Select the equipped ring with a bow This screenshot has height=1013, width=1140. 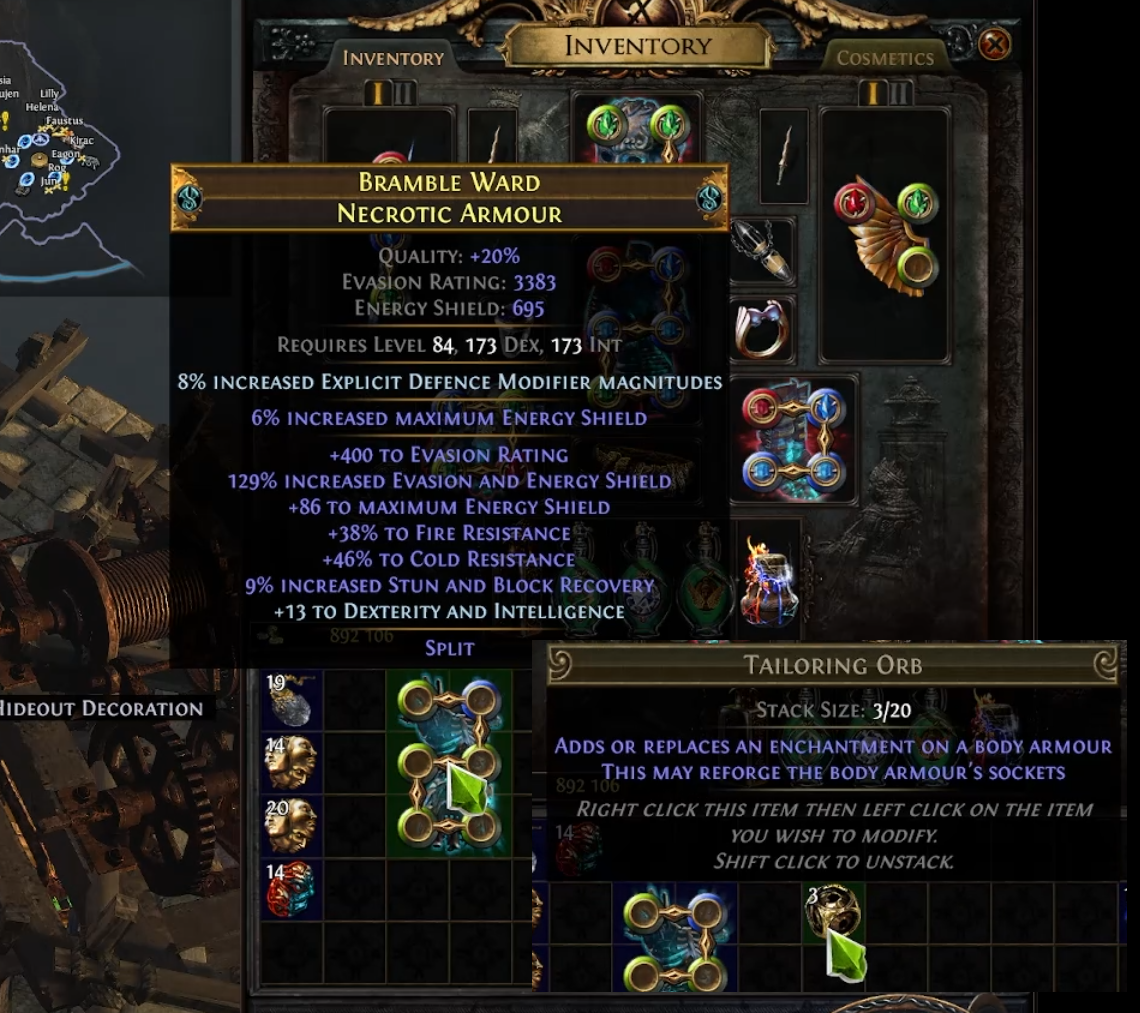(763, 328)
